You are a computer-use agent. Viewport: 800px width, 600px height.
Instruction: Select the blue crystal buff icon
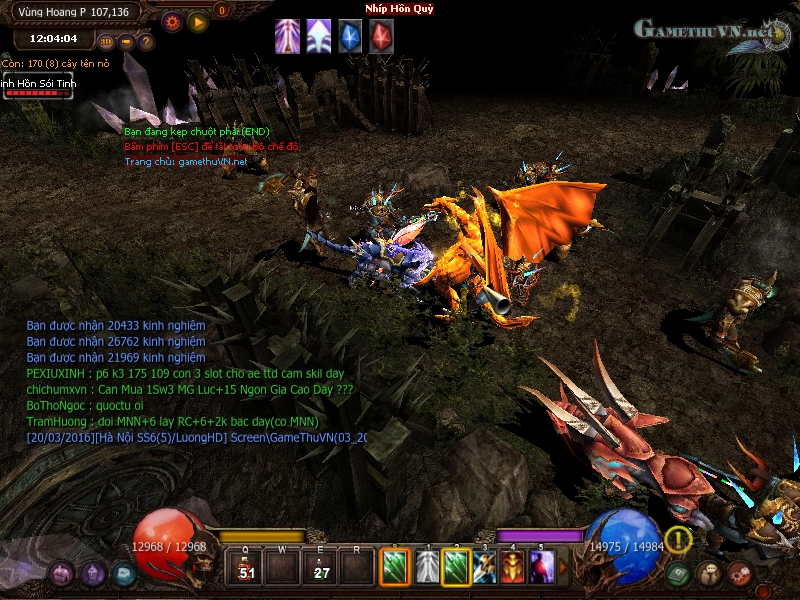pyautogui.click(x=350, y=36)
